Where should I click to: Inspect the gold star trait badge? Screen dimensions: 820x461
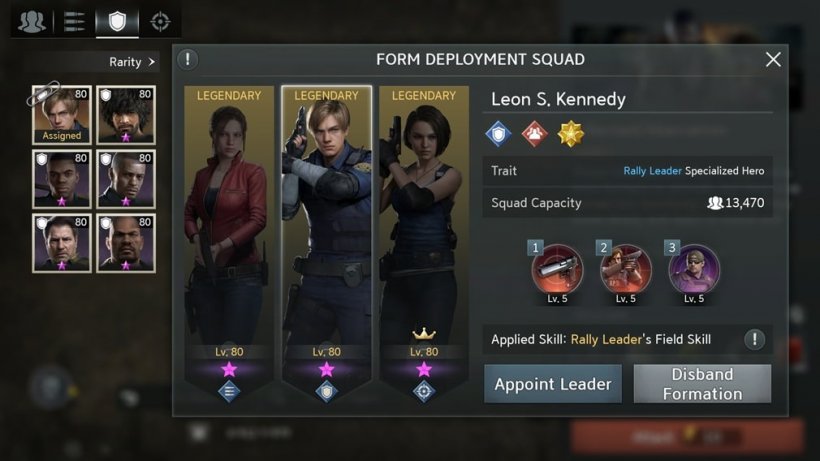[x=571, y=134]
